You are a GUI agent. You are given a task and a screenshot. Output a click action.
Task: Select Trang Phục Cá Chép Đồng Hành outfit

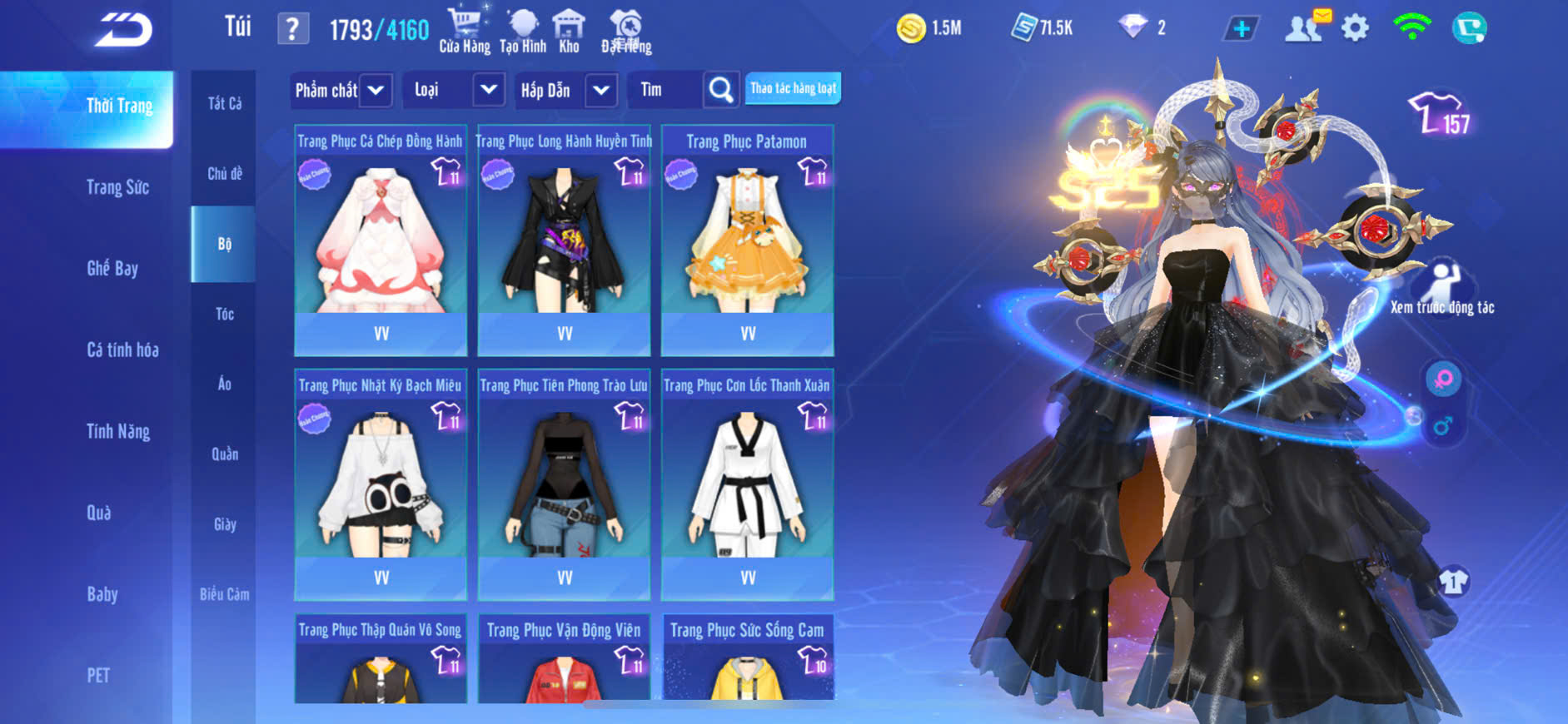[381, 241]
